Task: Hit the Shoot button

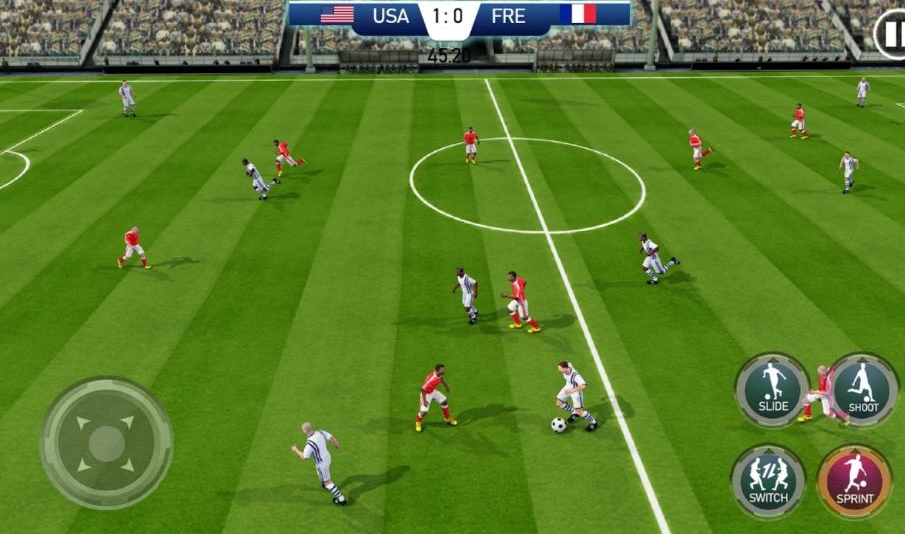Action: 863,389
